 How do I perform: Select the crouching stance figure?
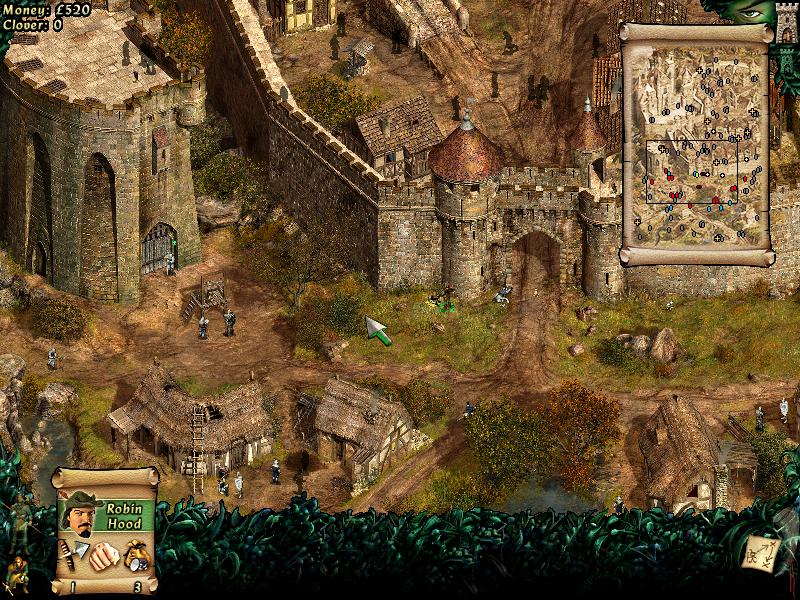pos(17,572)
